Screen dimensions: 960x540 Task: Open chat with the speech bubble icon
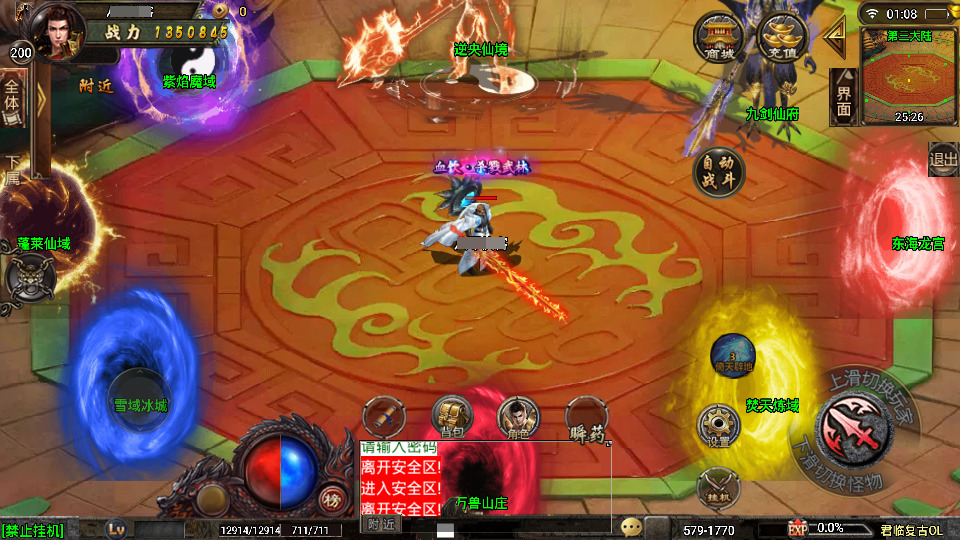point(631,527)
